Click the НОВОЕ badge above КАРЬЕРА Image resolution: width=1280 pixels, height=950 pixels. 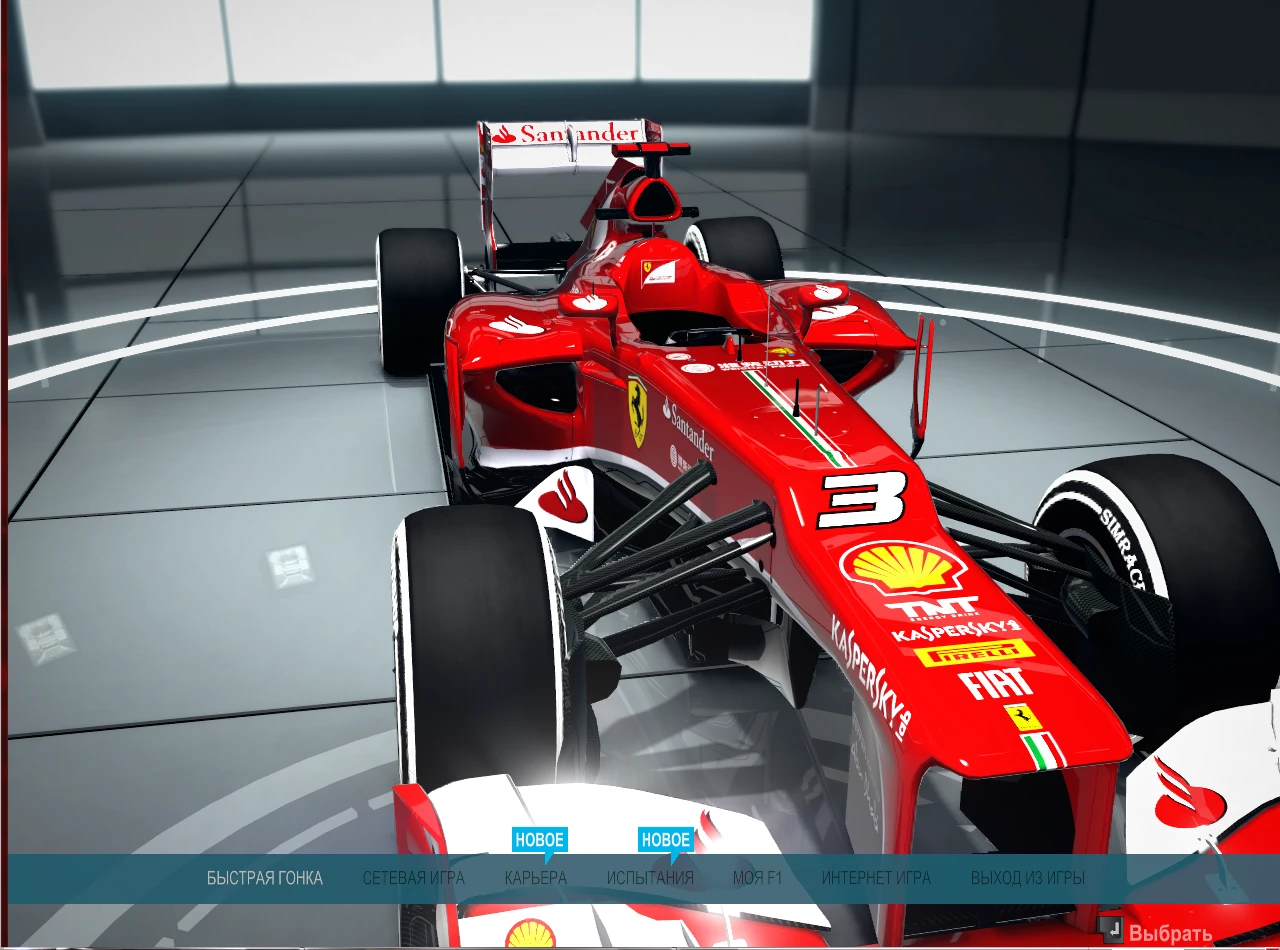click(x=541, y=840)
